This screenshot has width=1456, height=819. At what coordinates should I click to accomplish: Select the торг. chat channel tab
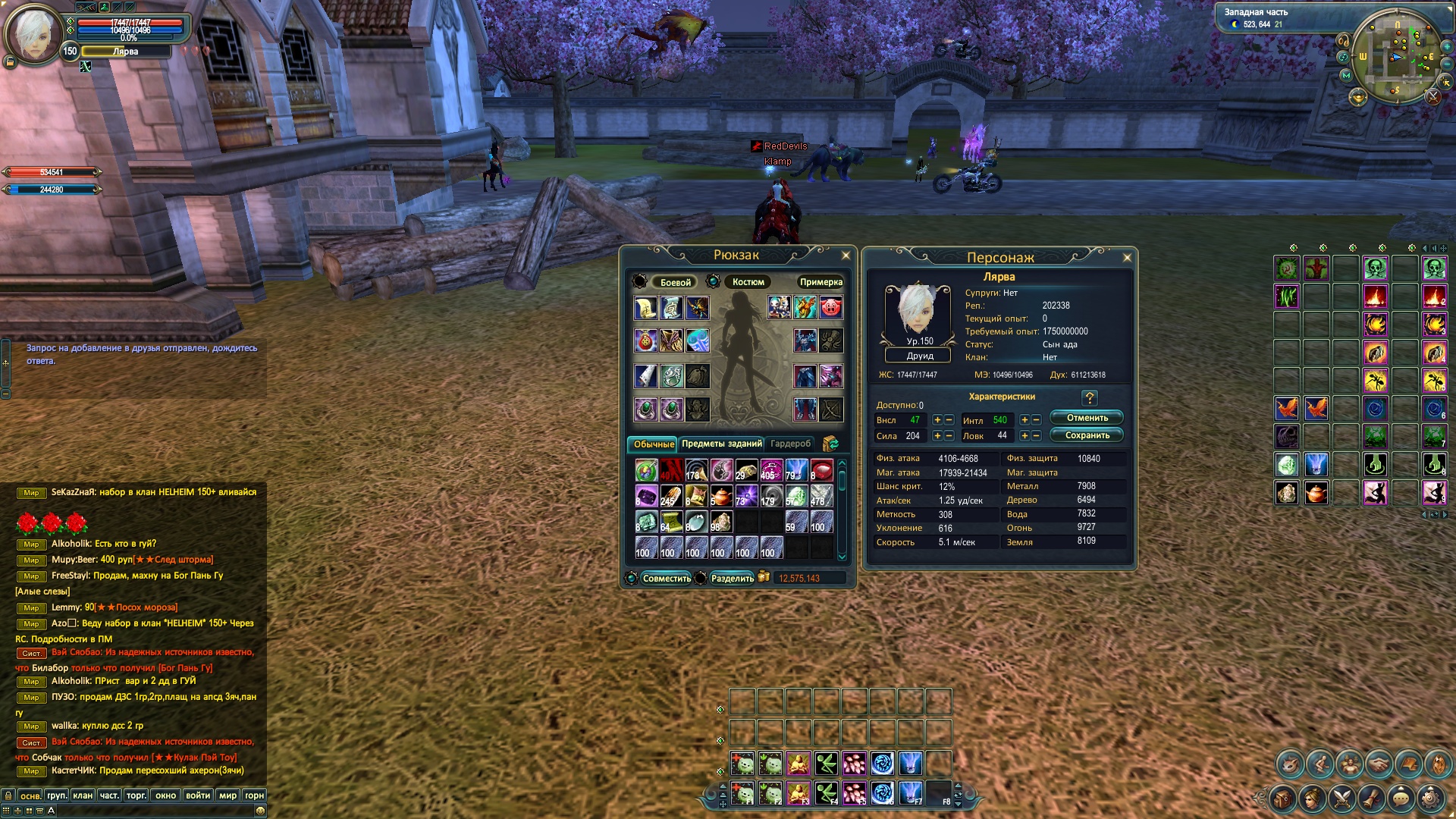point(136,795)
